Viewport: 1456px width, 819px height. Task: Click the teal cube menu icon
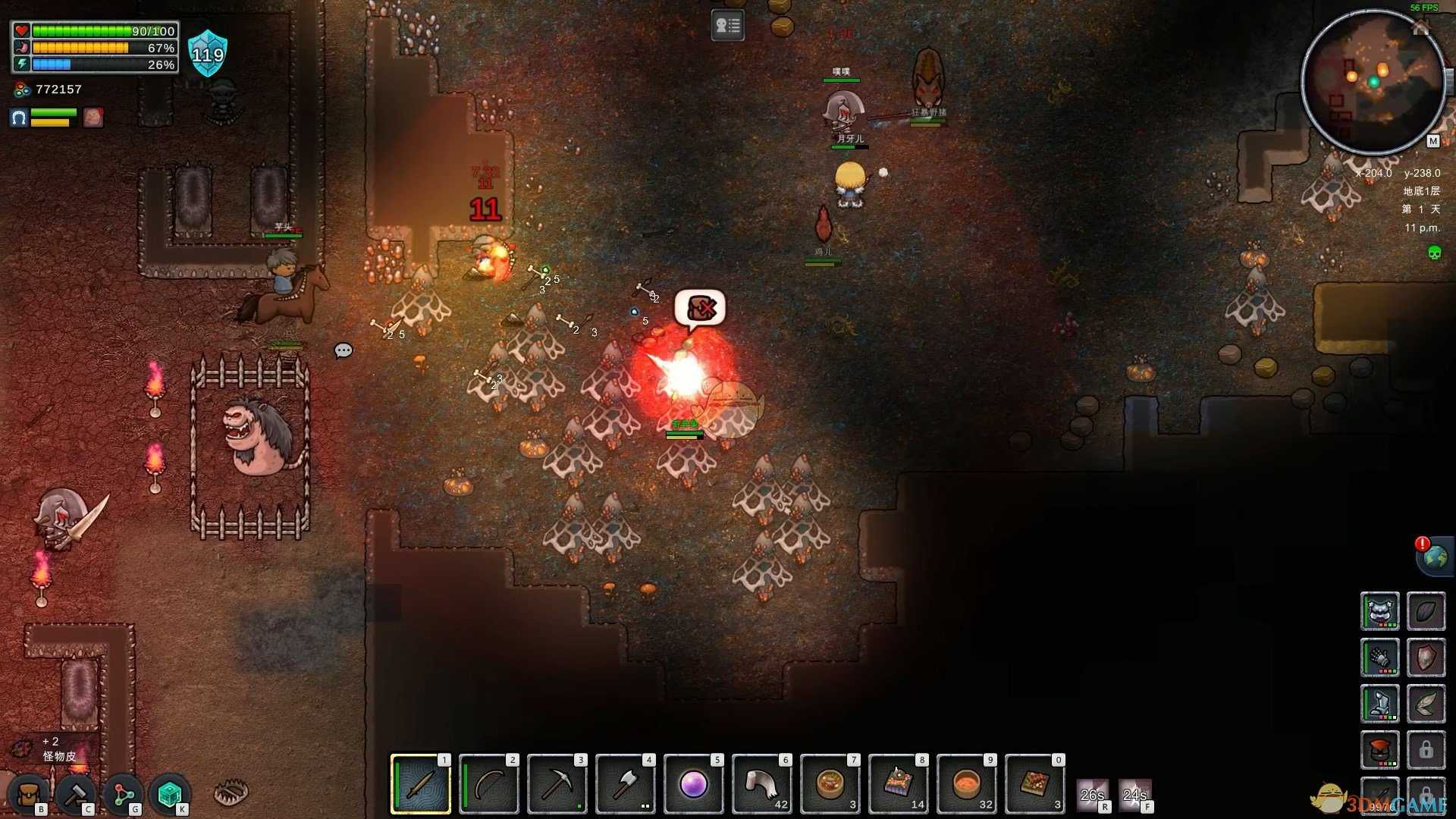click(170, 795)
